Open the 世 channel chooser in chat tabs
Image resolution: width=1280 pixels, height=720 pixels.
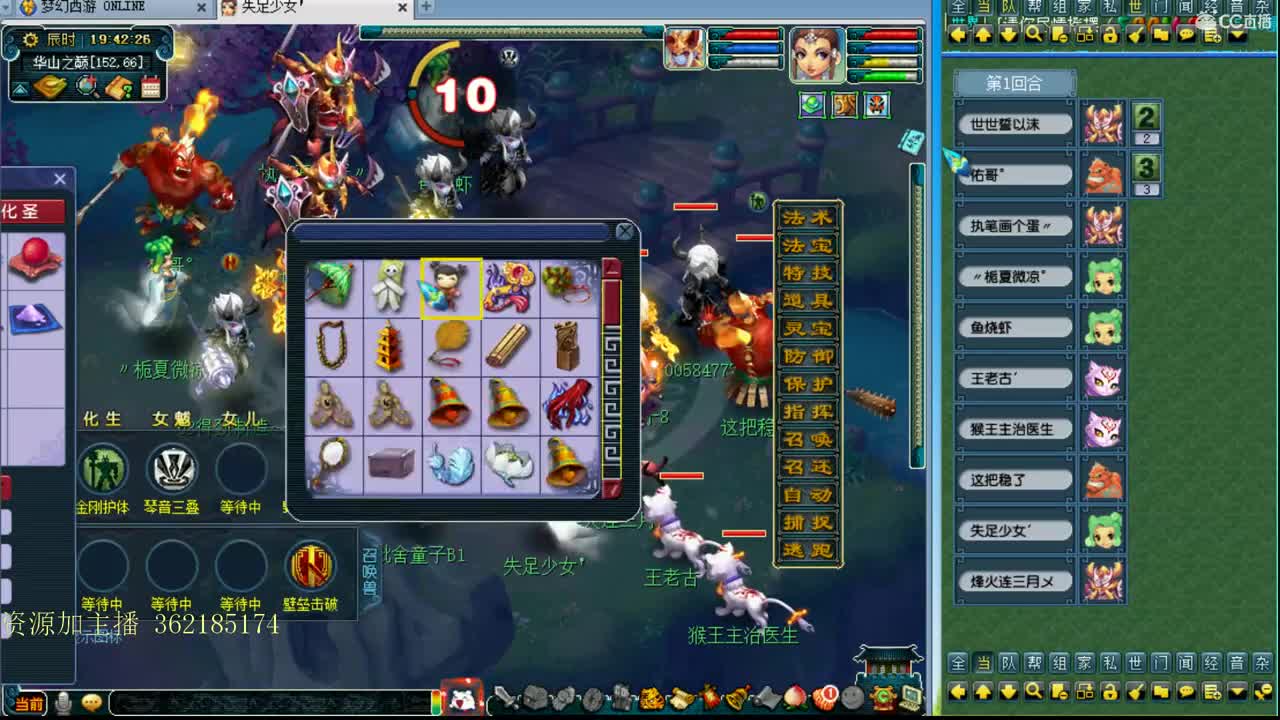click(x=1135, y=662)
